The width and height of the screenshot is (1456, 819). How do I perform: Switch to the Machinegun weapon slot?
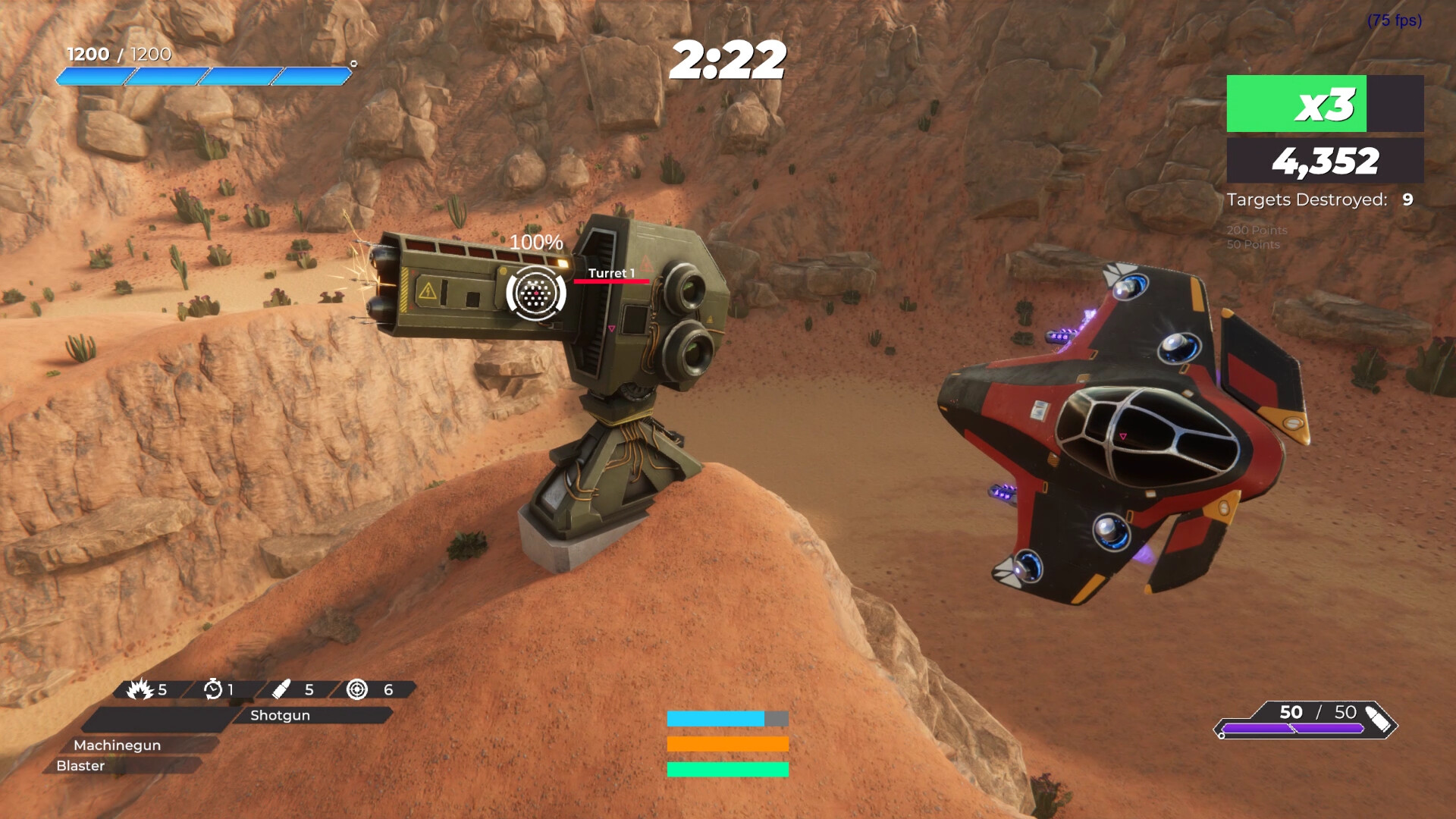[x=118, y=745]
